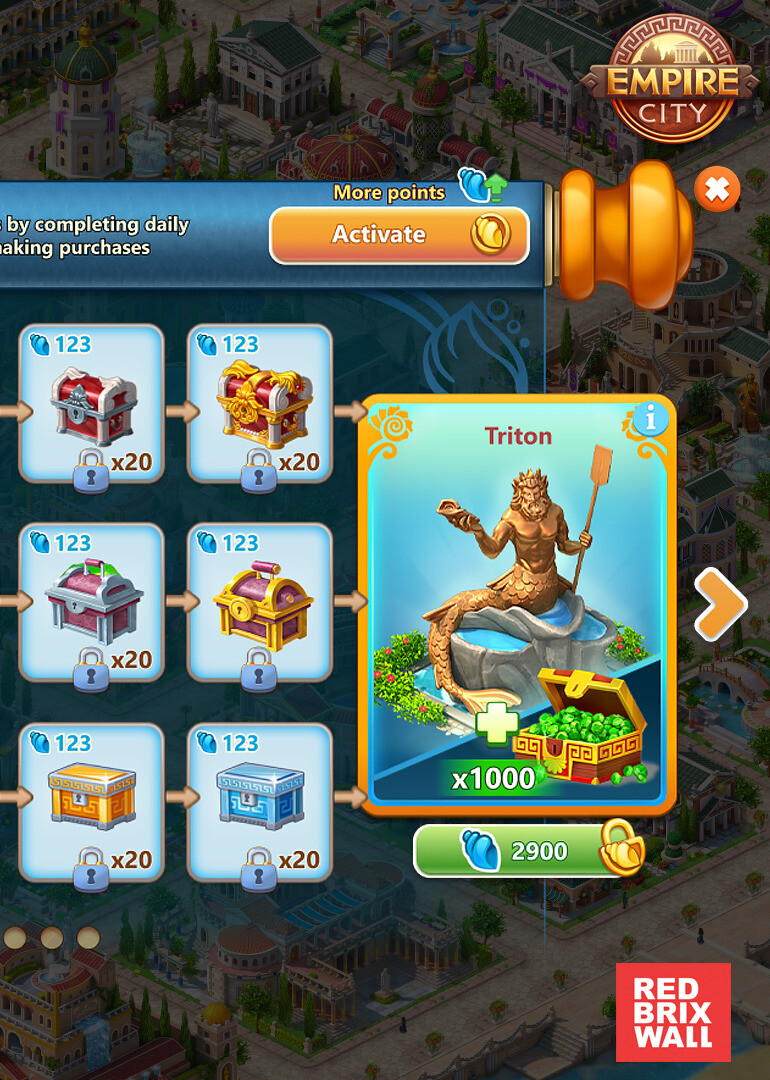Select the red and silver chest tile
The image size is (770, 1080).
pos(91,404)
